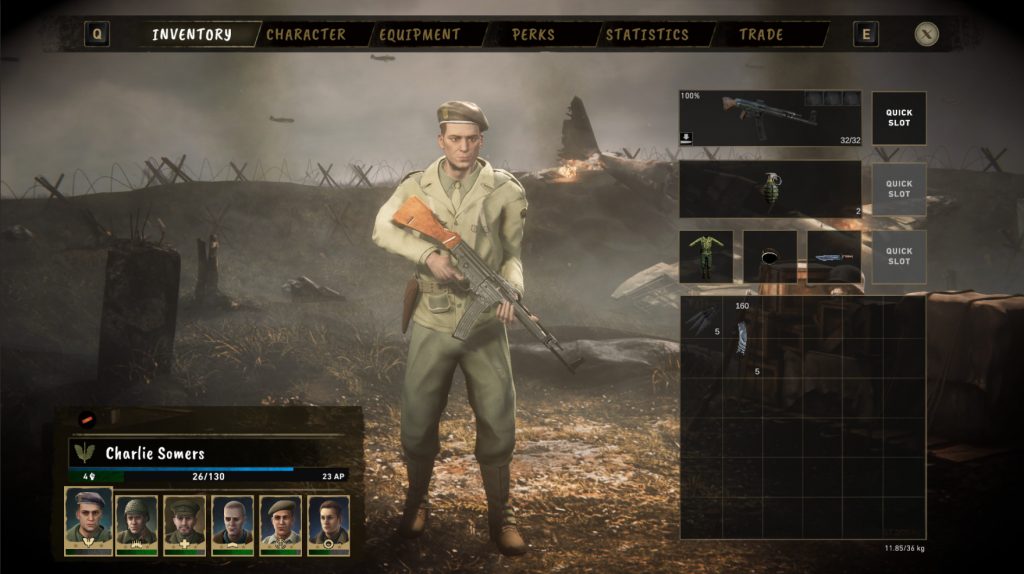The image size is (1024, 574).
Task: Select the black headgear slot
Action: pos(770,257)
